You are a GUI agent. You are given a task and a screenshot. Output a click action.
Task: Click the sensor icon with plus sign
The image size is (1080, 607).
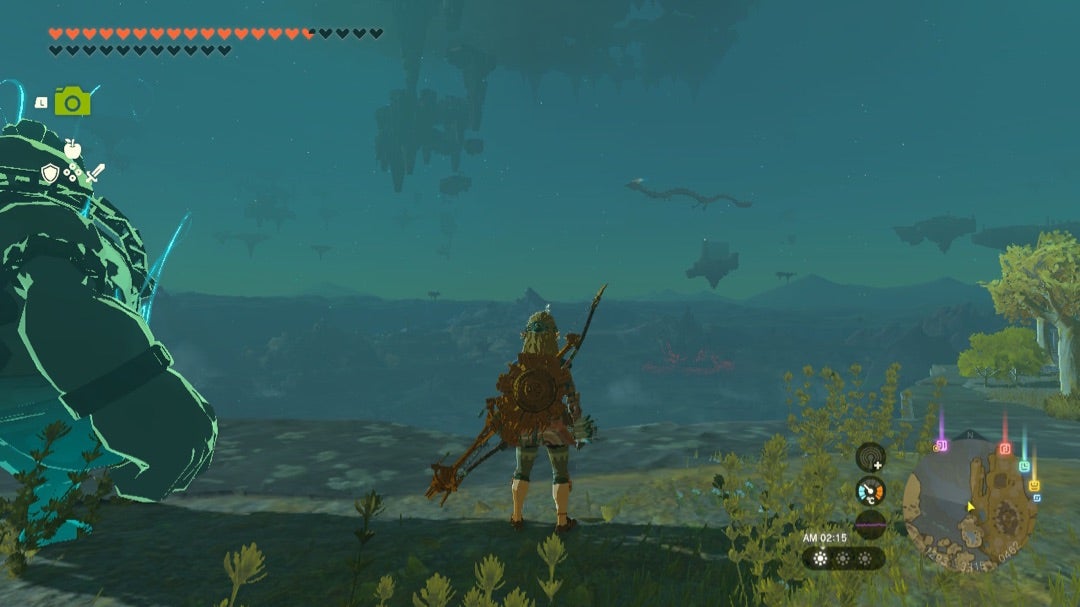point(871,457)
